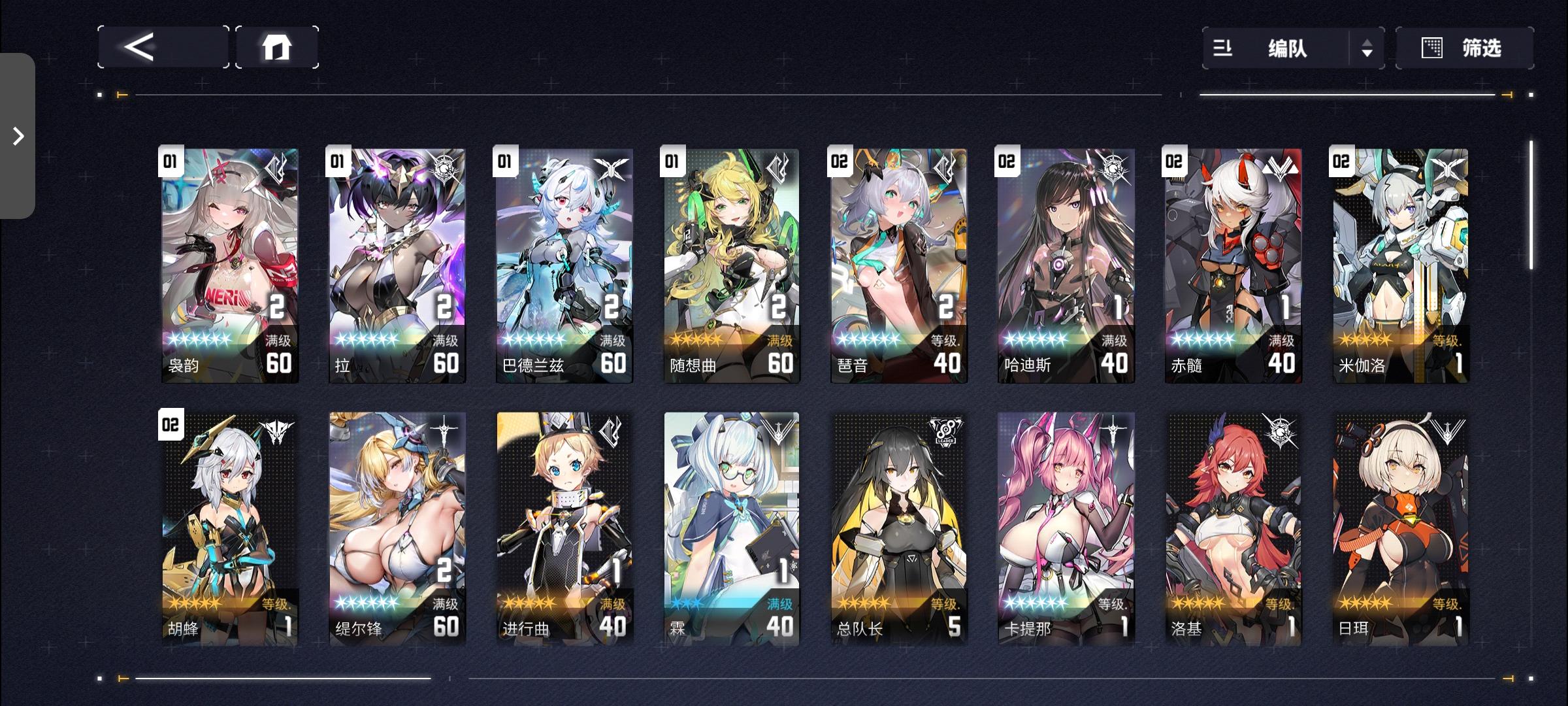Select the 哈迪斯 character card
This screenshot has height=706, width=1568.
tap(1065, 261)
